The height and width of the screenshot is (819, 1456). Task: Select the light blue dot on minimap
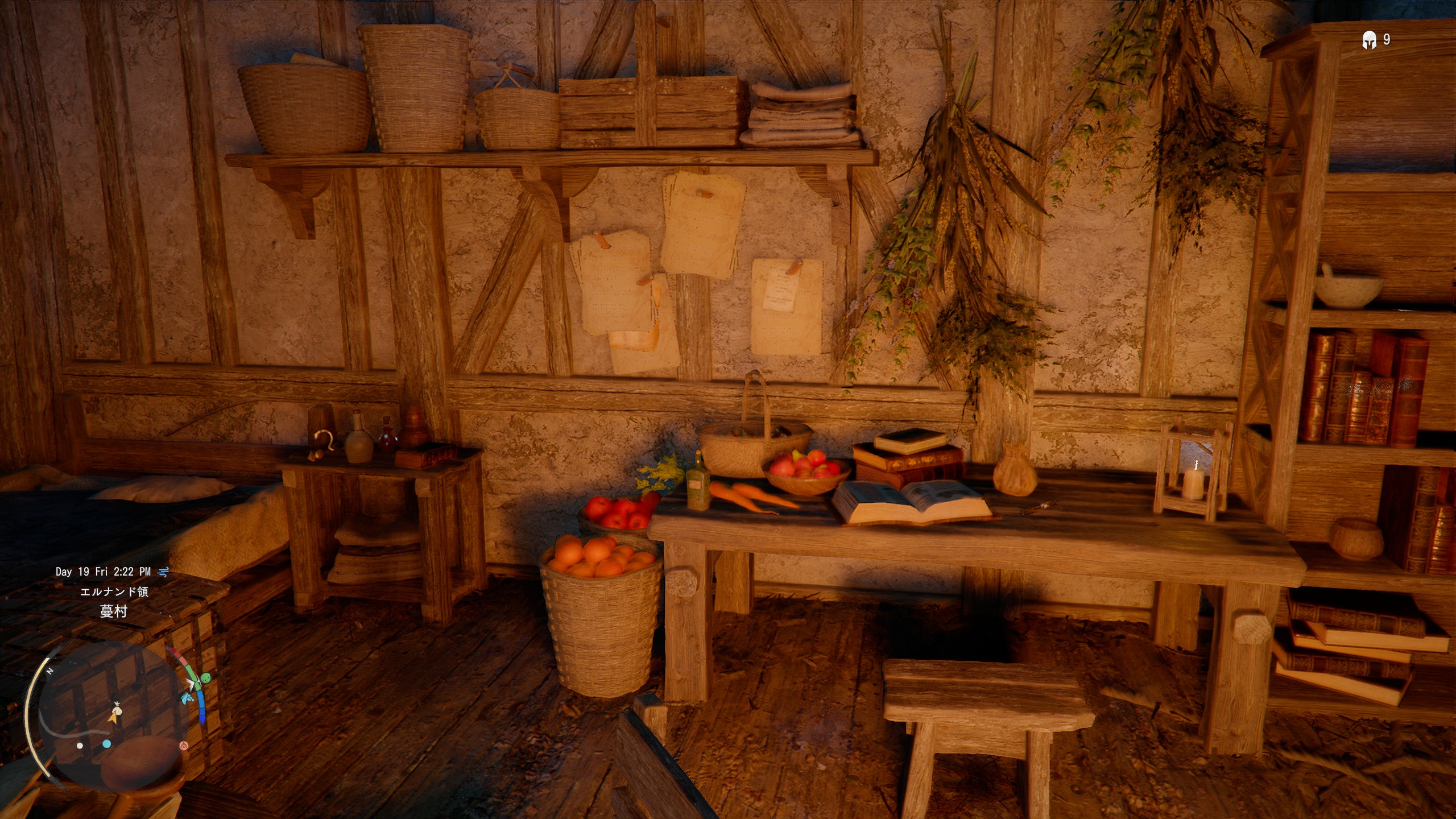pyautogui.click(x=107, y=744)
